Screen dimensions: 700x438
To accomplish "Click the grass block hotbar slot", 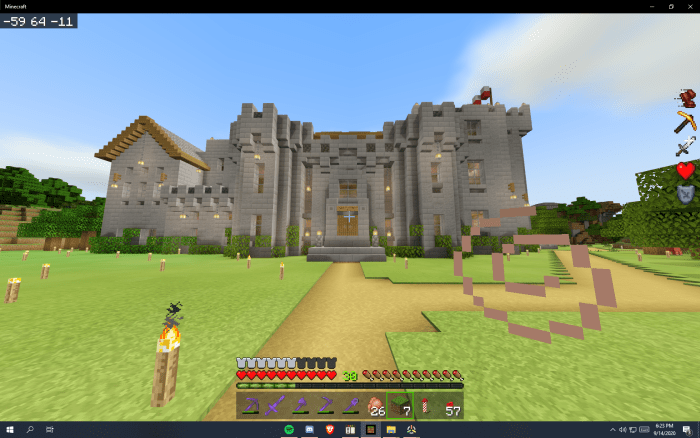I will click(x=401, y=405).
